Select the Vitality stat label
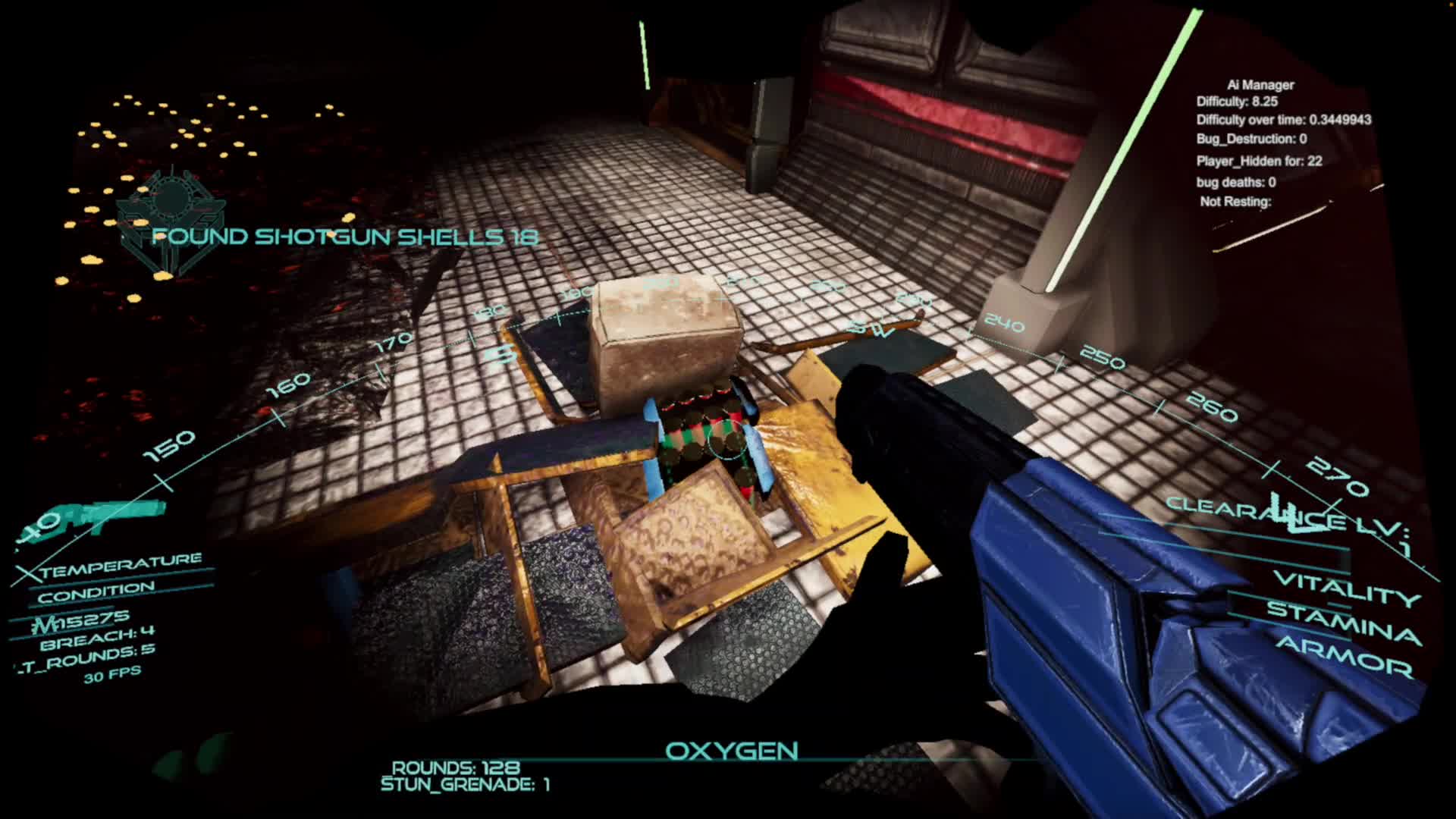Image resolution: width=1456 pixels, height=819 pixels. pyautogui.click(x=1346, y=585)
